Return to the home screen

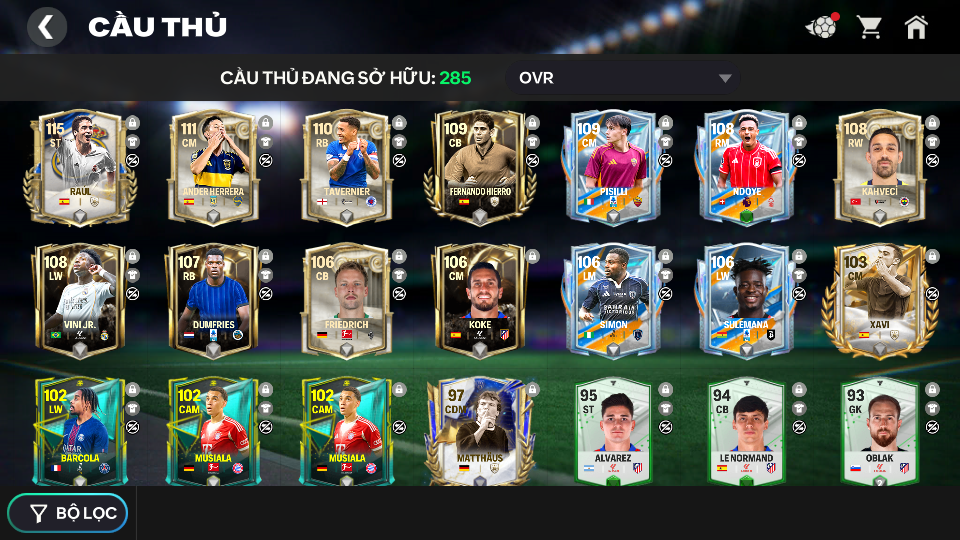[x=916, y=27]
